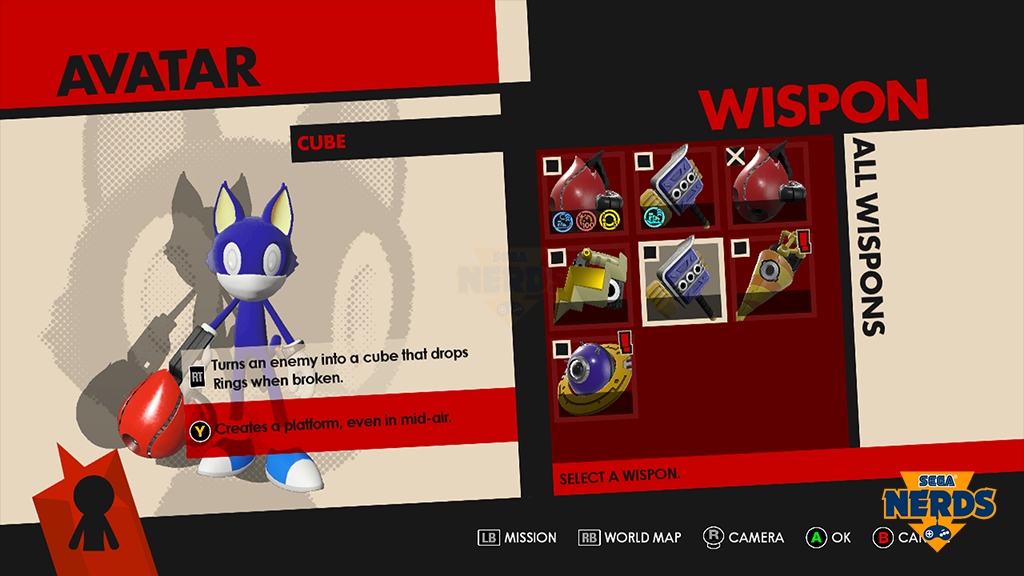This screenshot has width=1024, height=576.
Task: Select the orange Drill Wispon with exclamation mark
Action: pyautogui.click(x=773, y=281)
